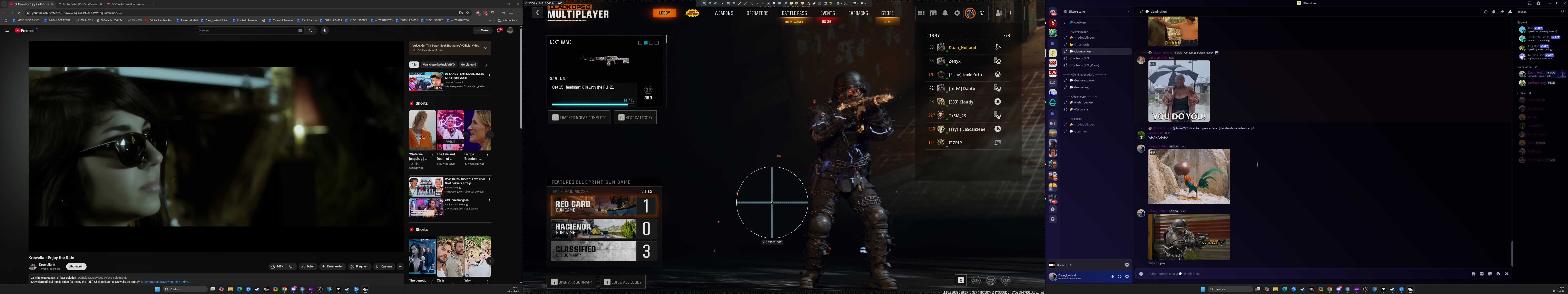Open the AAR Summary

pos(572,282)
